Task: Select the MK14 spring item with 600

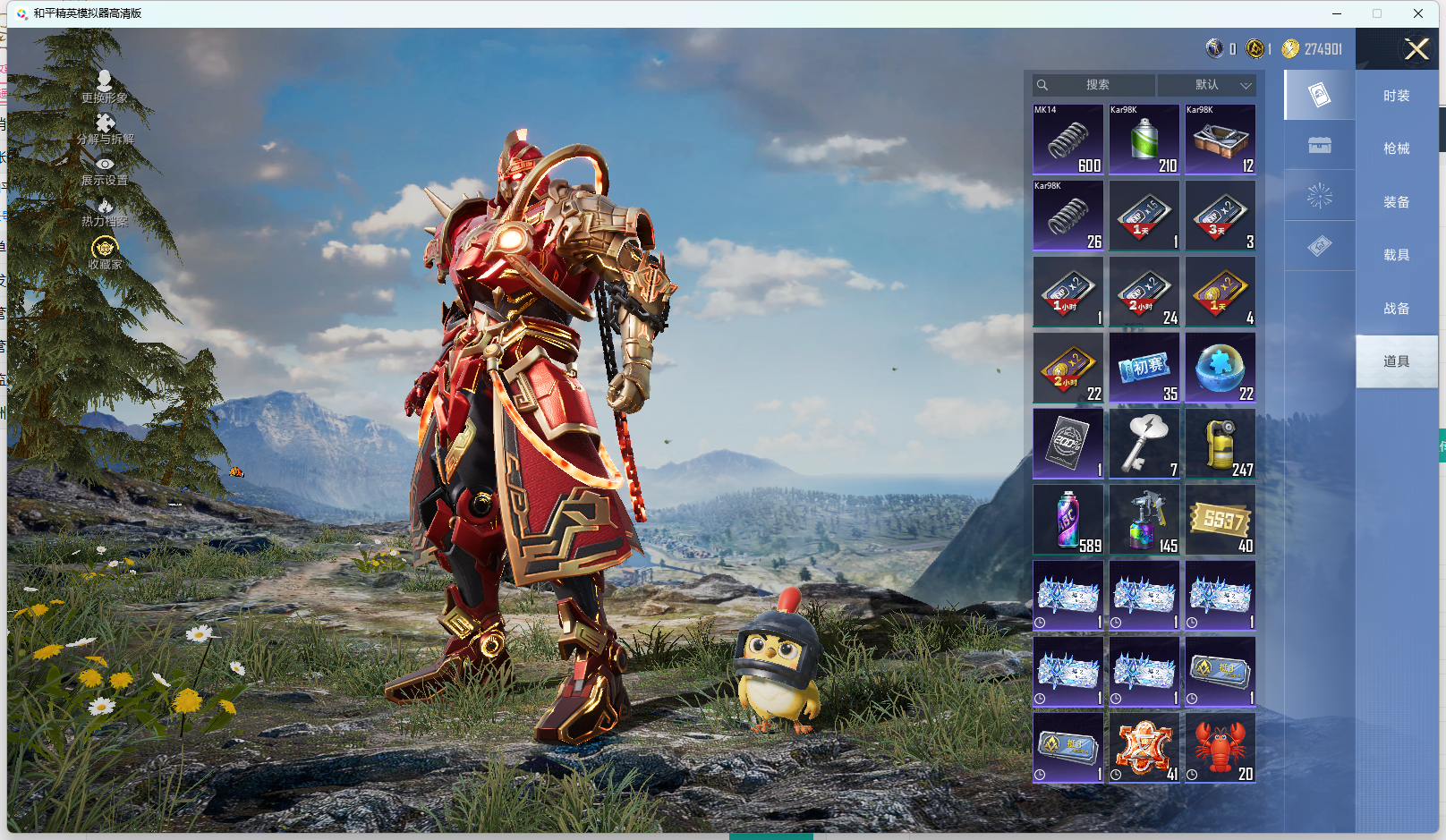Action: 1068,140
